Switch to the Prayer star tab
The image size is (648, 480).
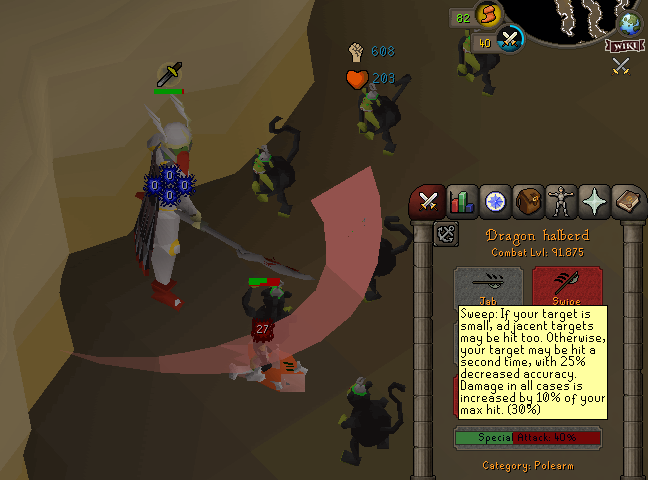coord(596,202)
